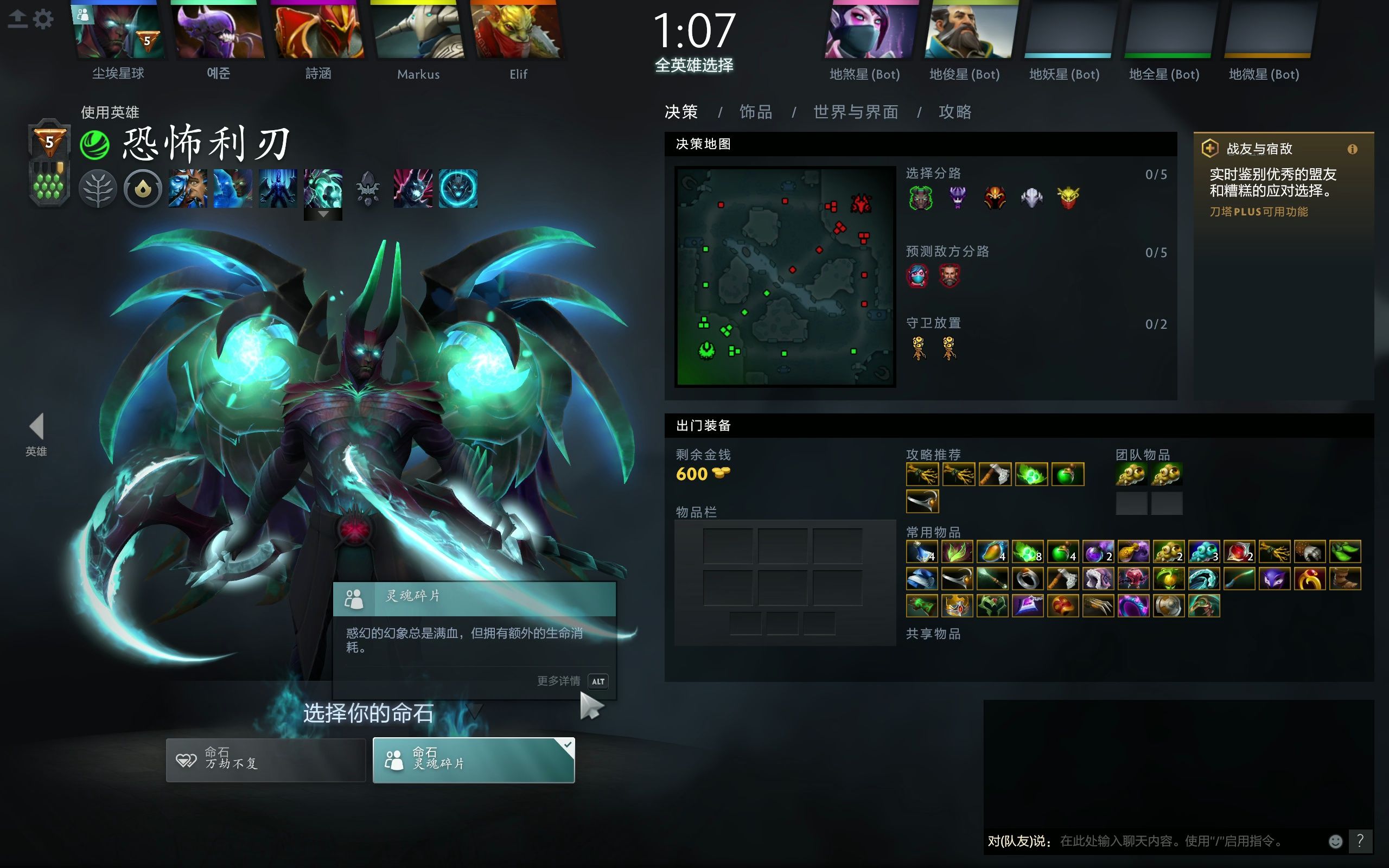
Task: Click the 英雄 back arrow to return
Action: coord(36,426)
